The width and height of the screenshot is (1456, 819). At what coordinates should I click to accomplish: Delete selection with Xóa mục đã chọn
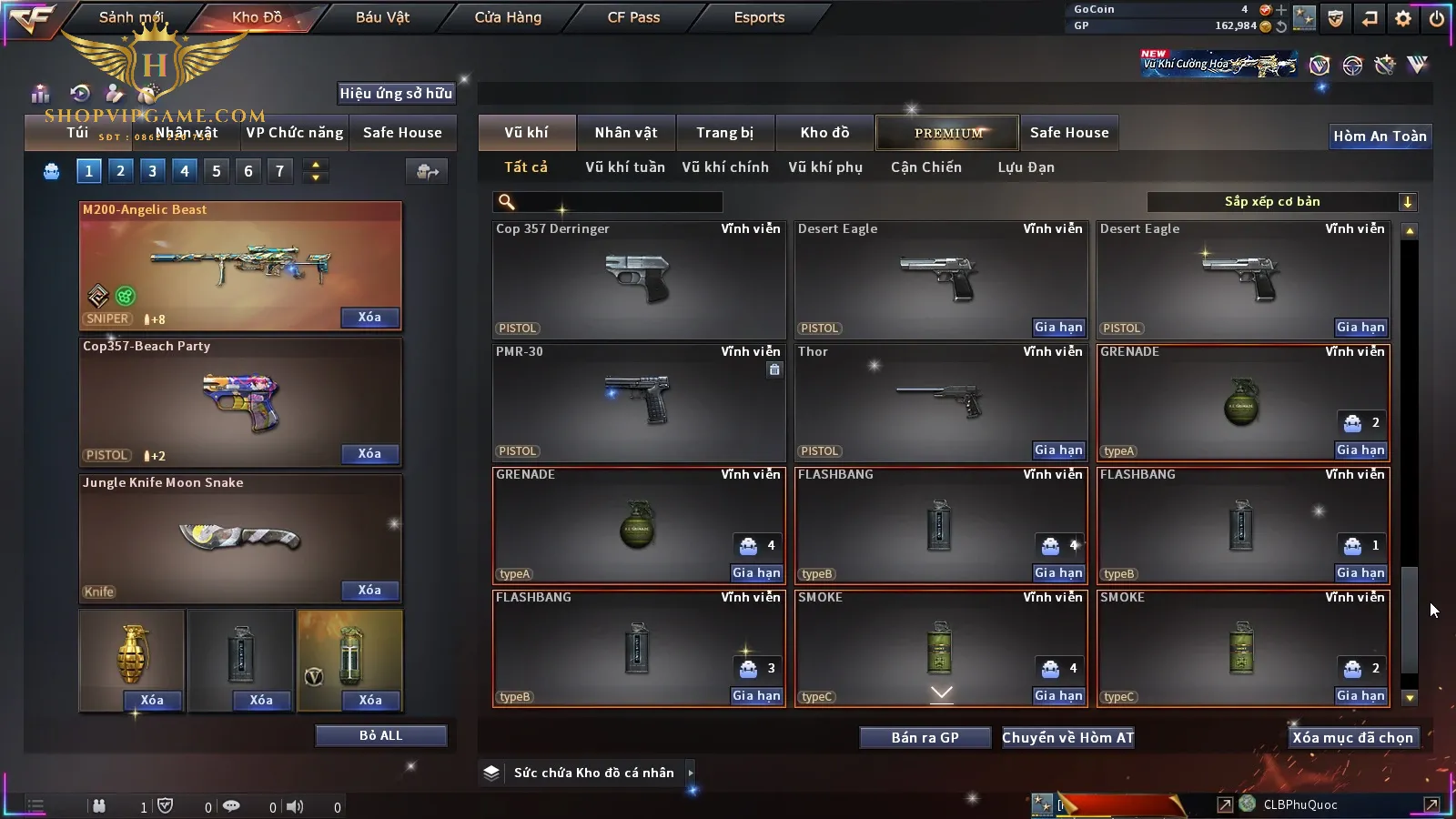1352,738
